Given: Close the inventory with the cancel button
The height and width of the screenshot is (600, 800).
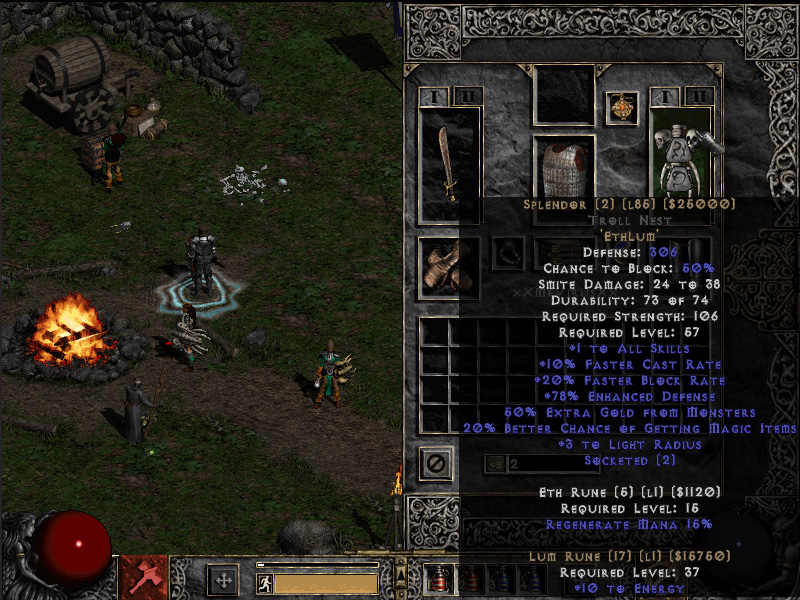Looking at the screenshot, I should [436, 464].
